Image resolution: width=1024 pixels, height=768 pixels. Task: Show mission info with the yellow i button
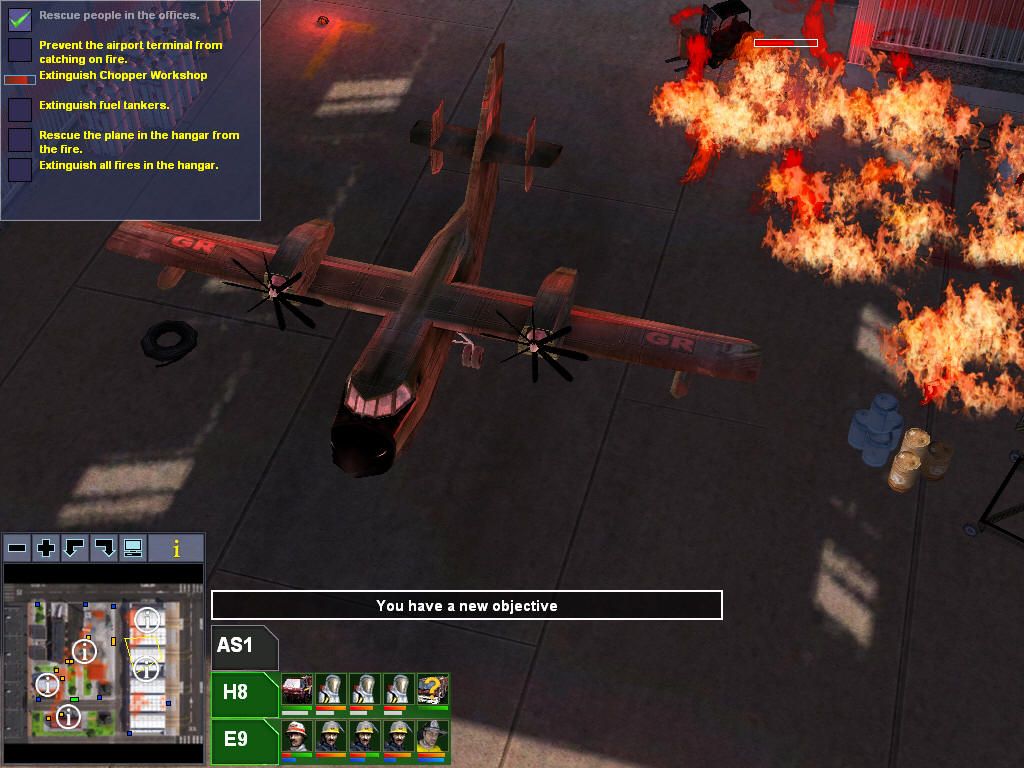(x=177, y=548)
